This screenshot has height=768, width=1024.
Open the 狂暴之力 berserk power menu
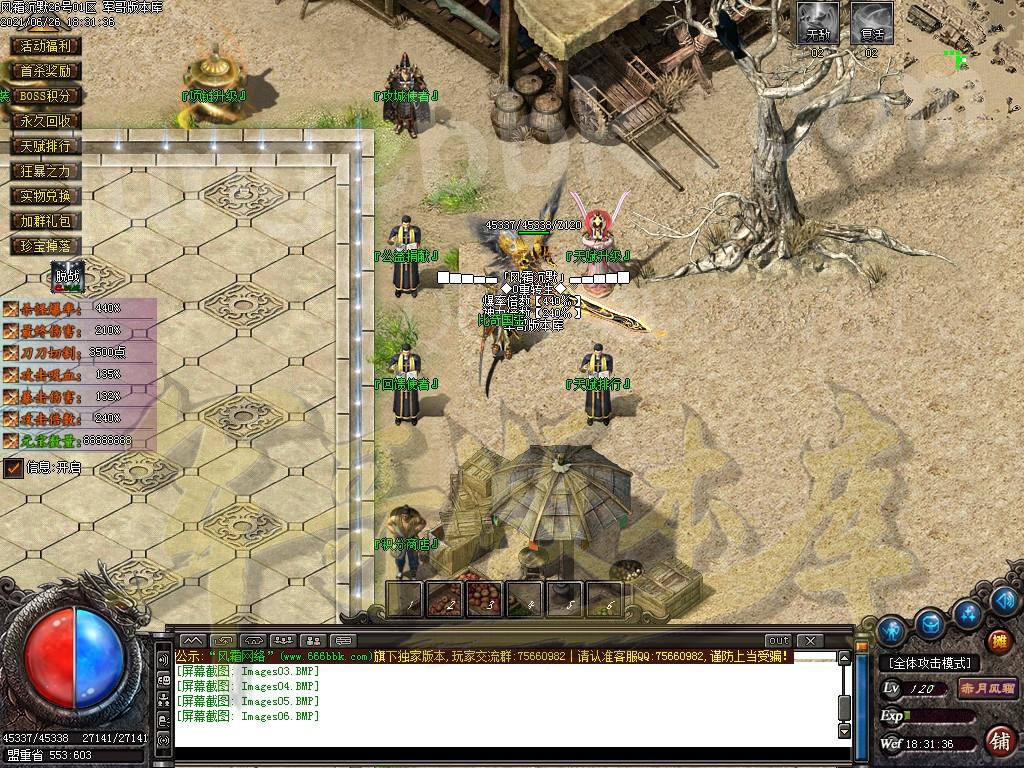click(45, 171)
